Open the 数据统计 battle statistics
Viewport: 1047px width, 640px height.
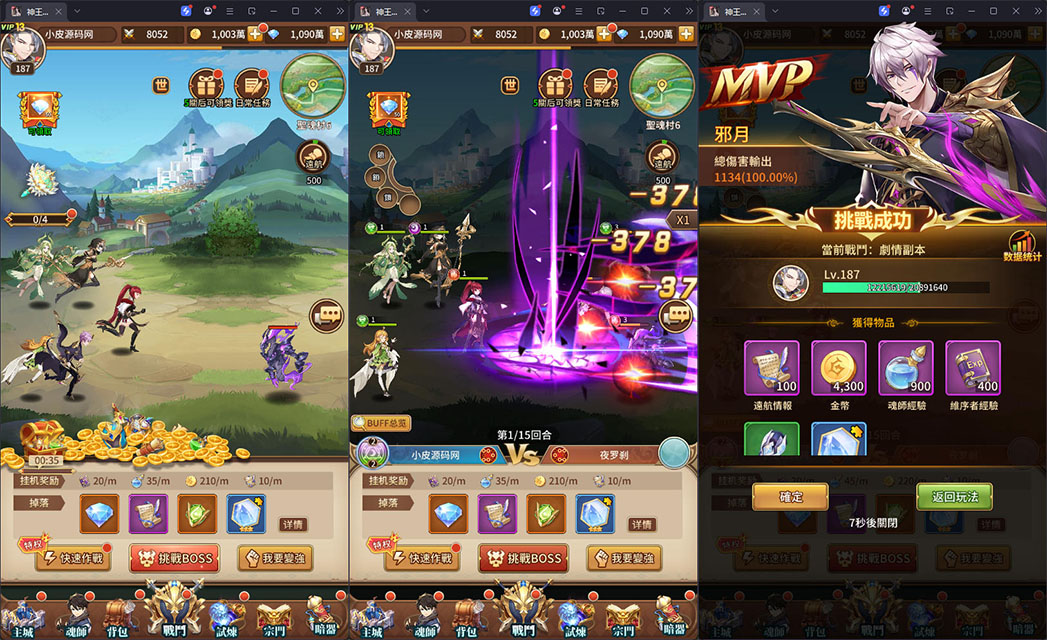pyautogui.click(x=1022, y=247)
